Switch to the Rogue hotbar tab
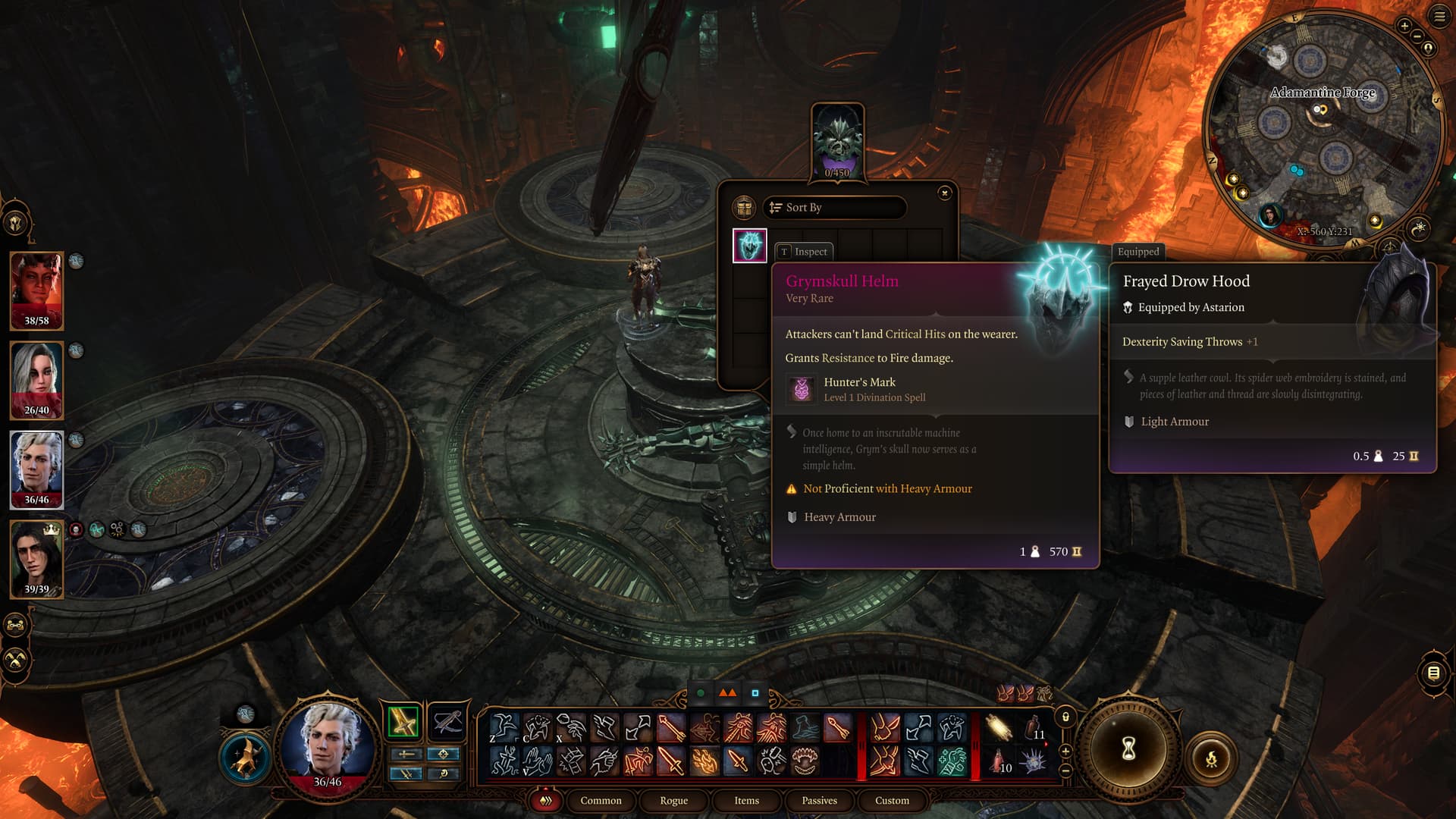1456x819 pixels. click(673, 800)
